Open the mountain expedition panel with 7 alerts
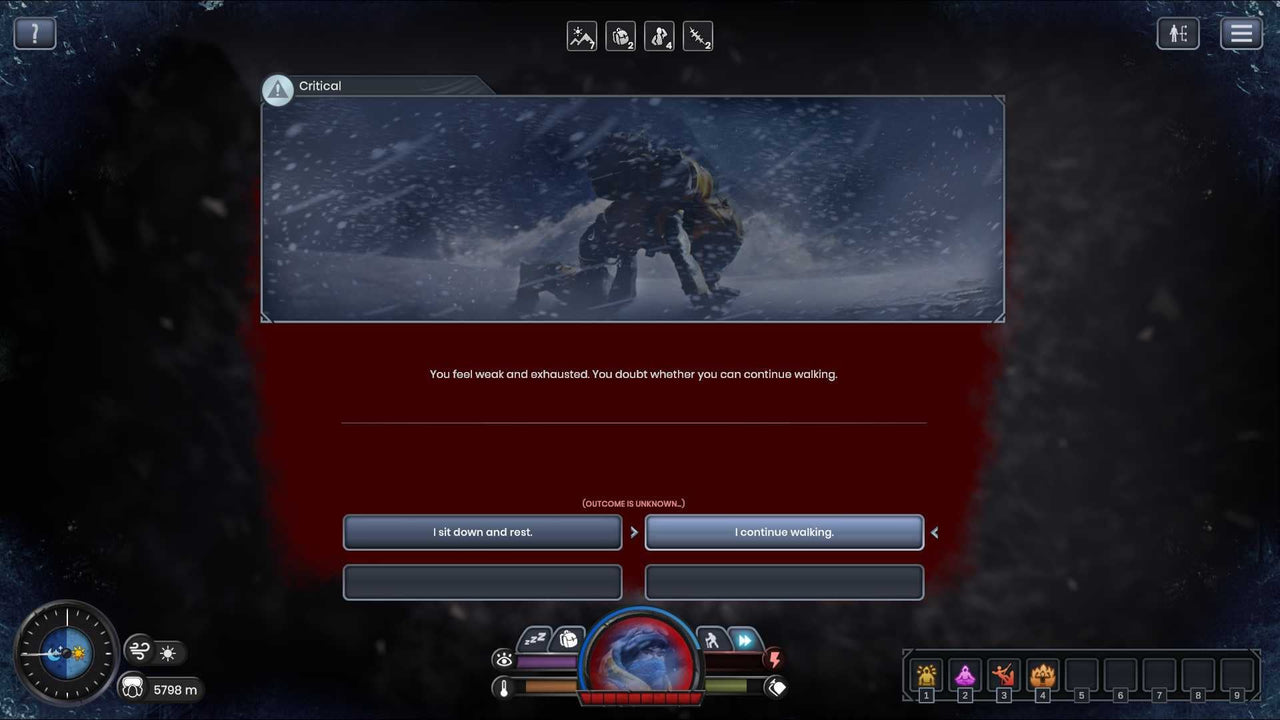1280x720 pixels. point(581,36)
